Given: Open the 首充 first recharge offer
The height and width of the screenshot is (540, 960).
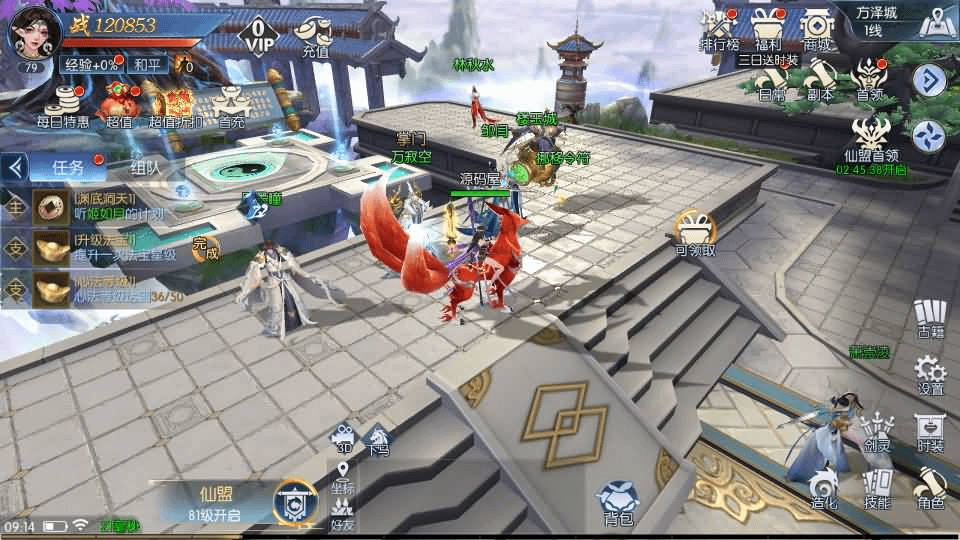Looking at the screenshot, I should [x=231, y=105].
